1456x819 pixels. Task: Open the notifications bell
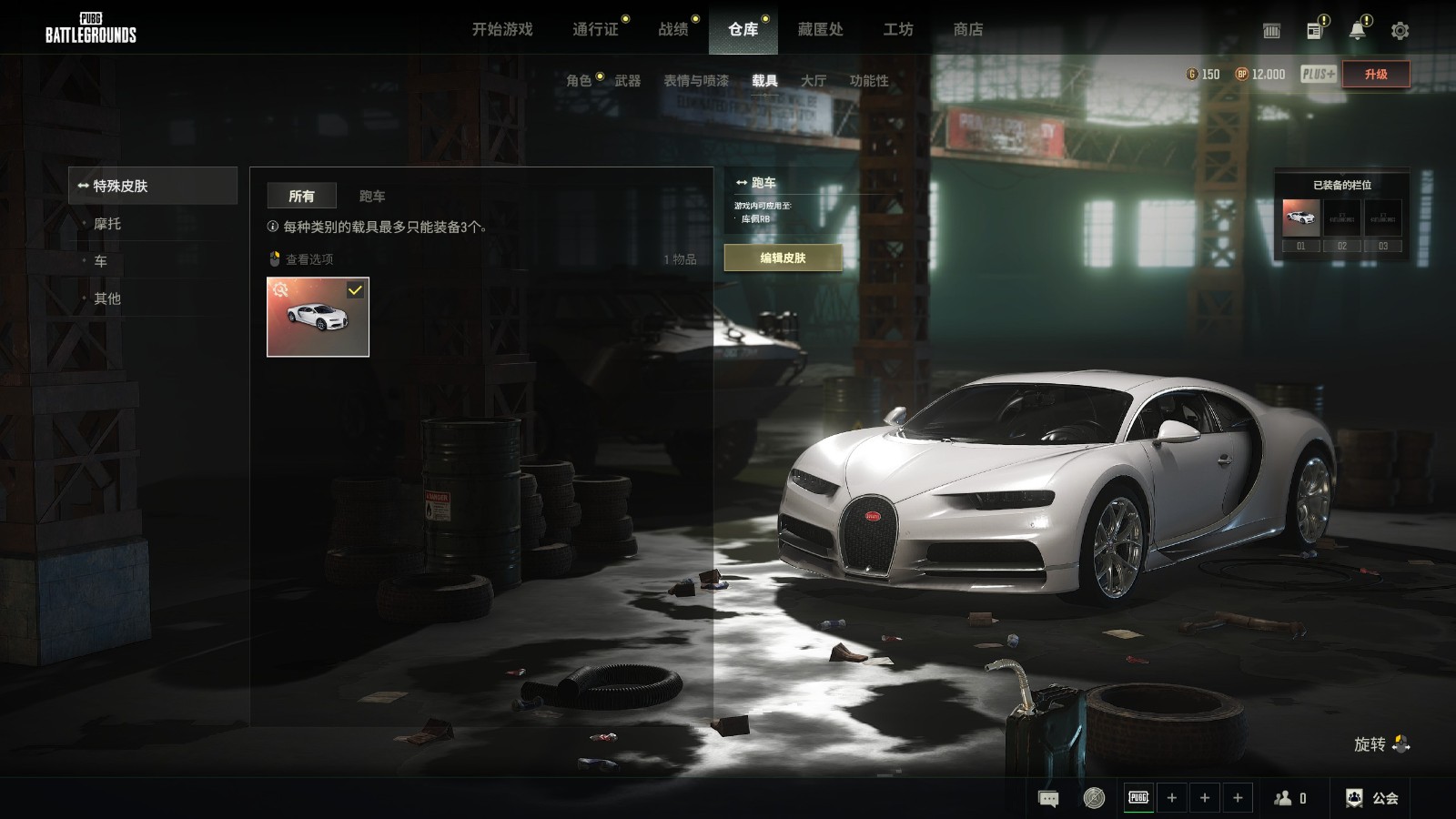coord(1357,31)
